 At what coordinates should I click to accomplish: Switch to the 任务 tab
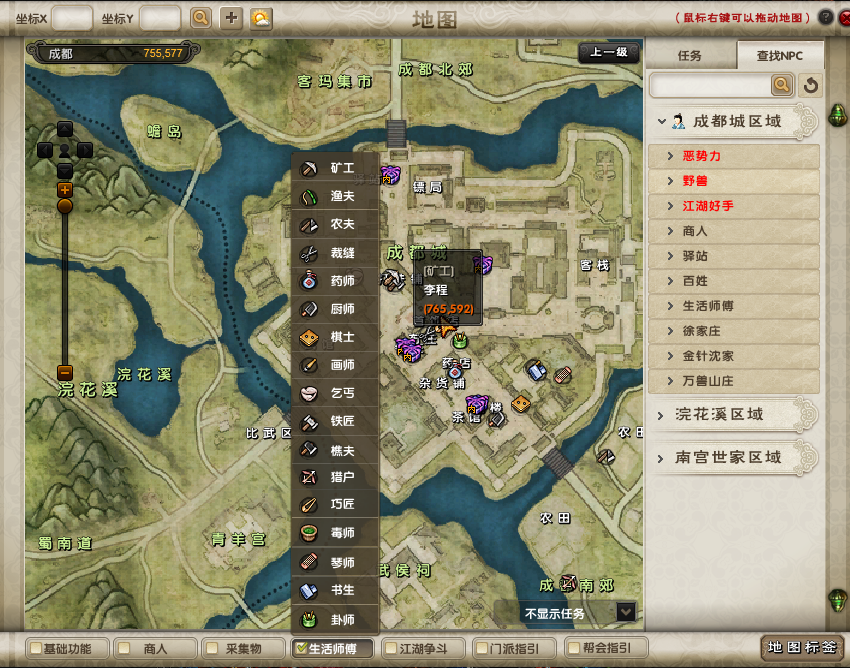point(690,56)
